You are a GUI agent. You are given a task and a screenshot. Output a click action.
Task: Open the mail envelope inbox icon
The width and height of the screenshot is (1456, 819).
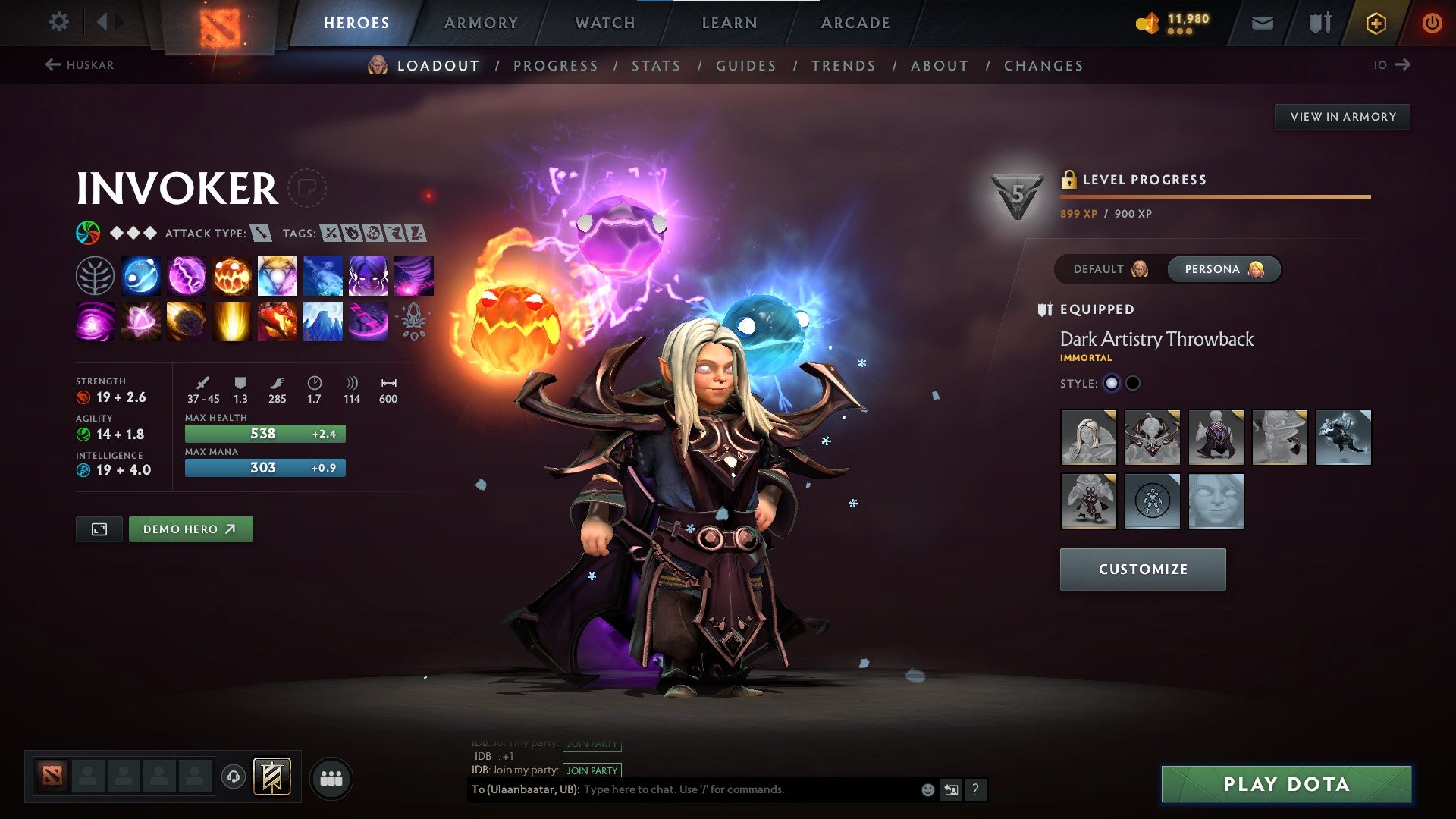pyautogui.click(x=1263, y=22)
